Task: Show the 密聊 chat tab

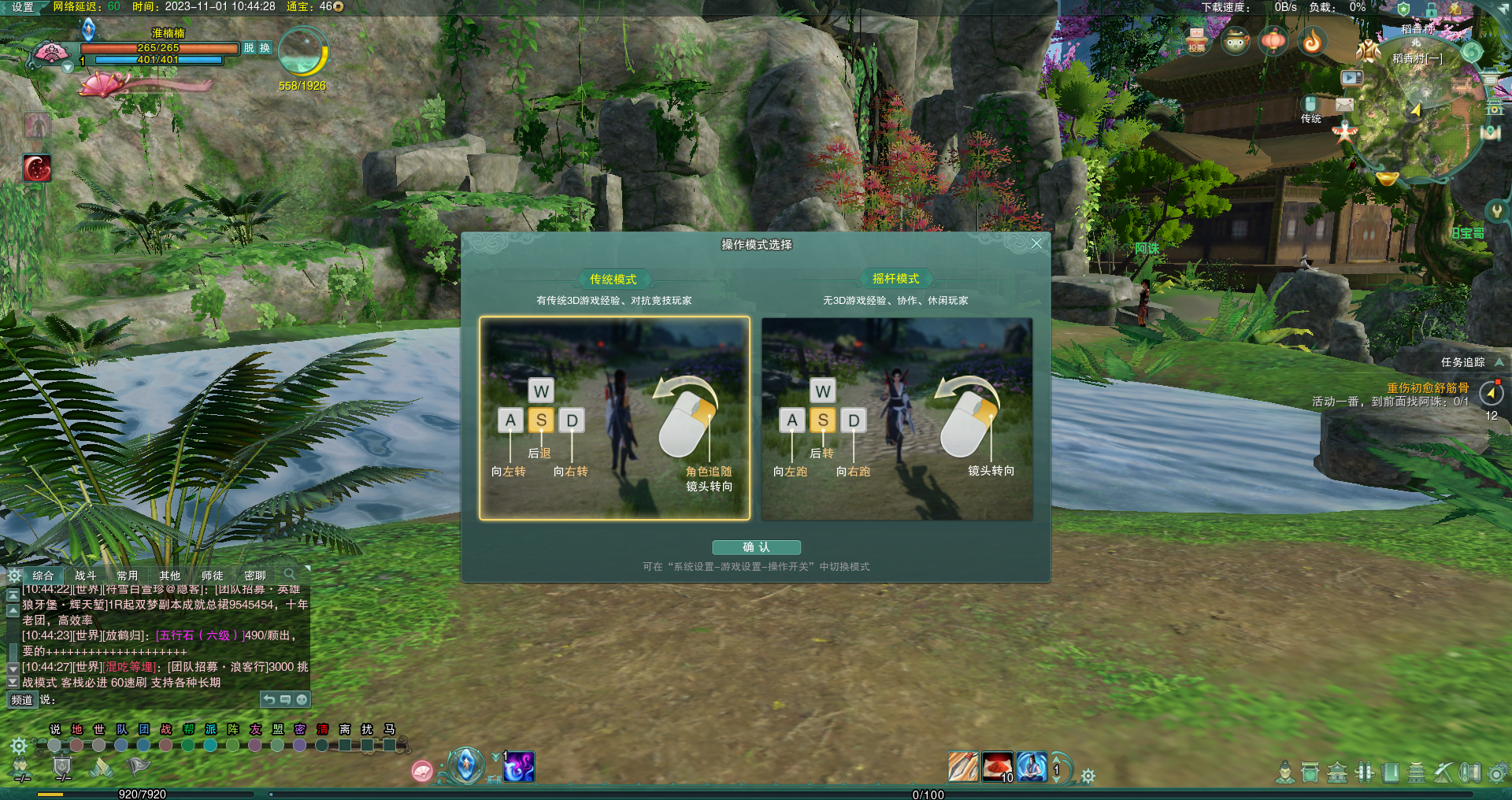Action: [254, 576]
